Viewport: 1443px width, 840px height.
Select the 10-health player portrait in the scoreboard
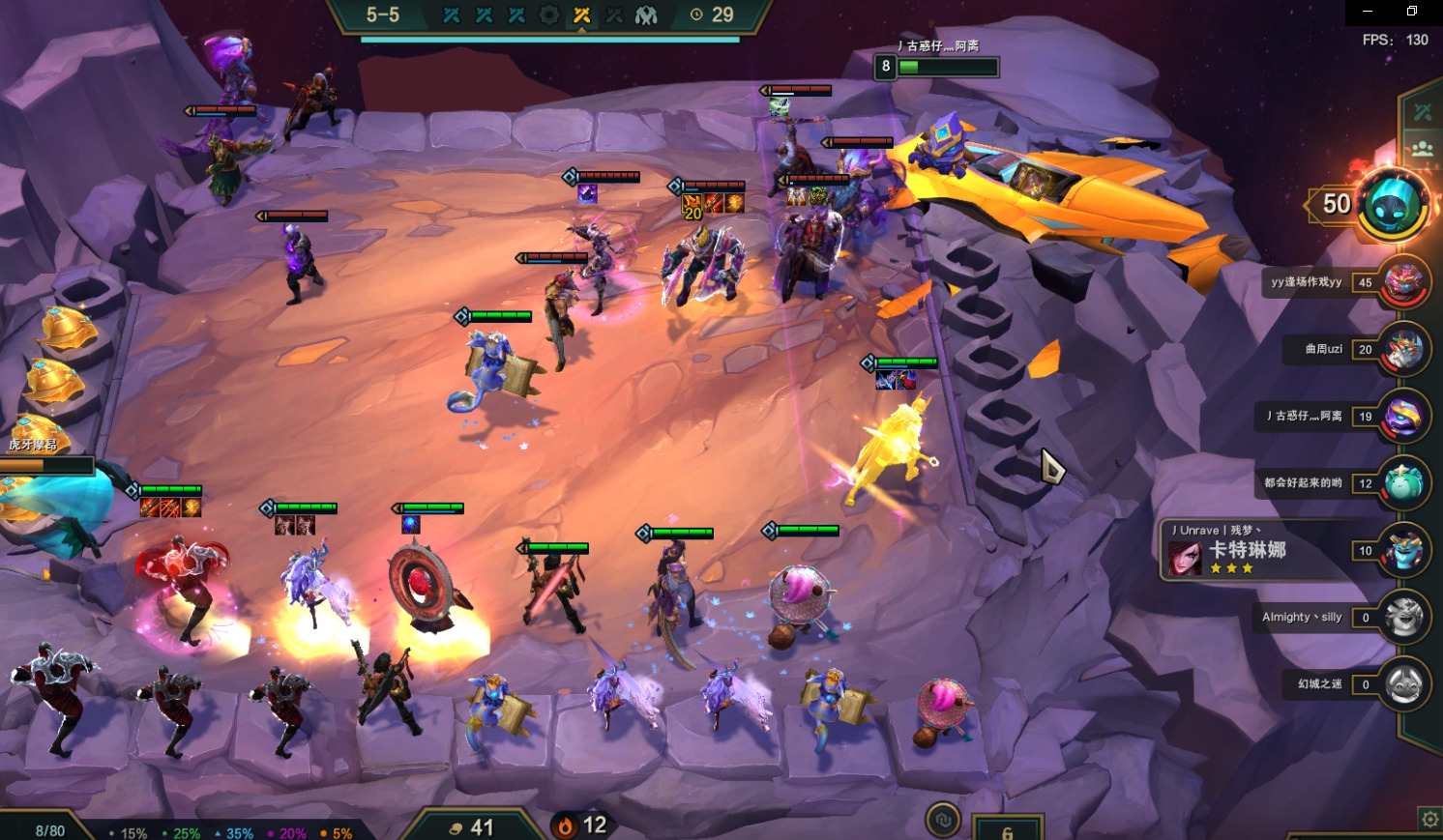coord(1402,550)
